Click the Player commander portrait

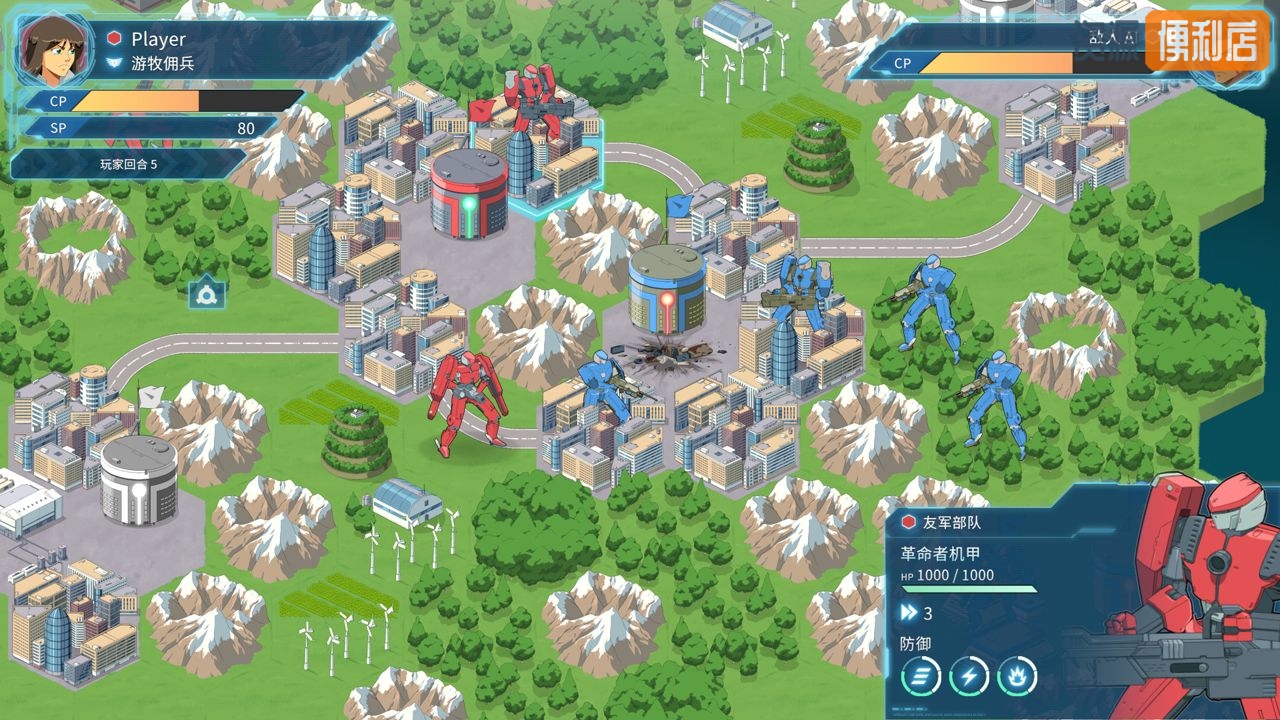(x=49, y=48)
